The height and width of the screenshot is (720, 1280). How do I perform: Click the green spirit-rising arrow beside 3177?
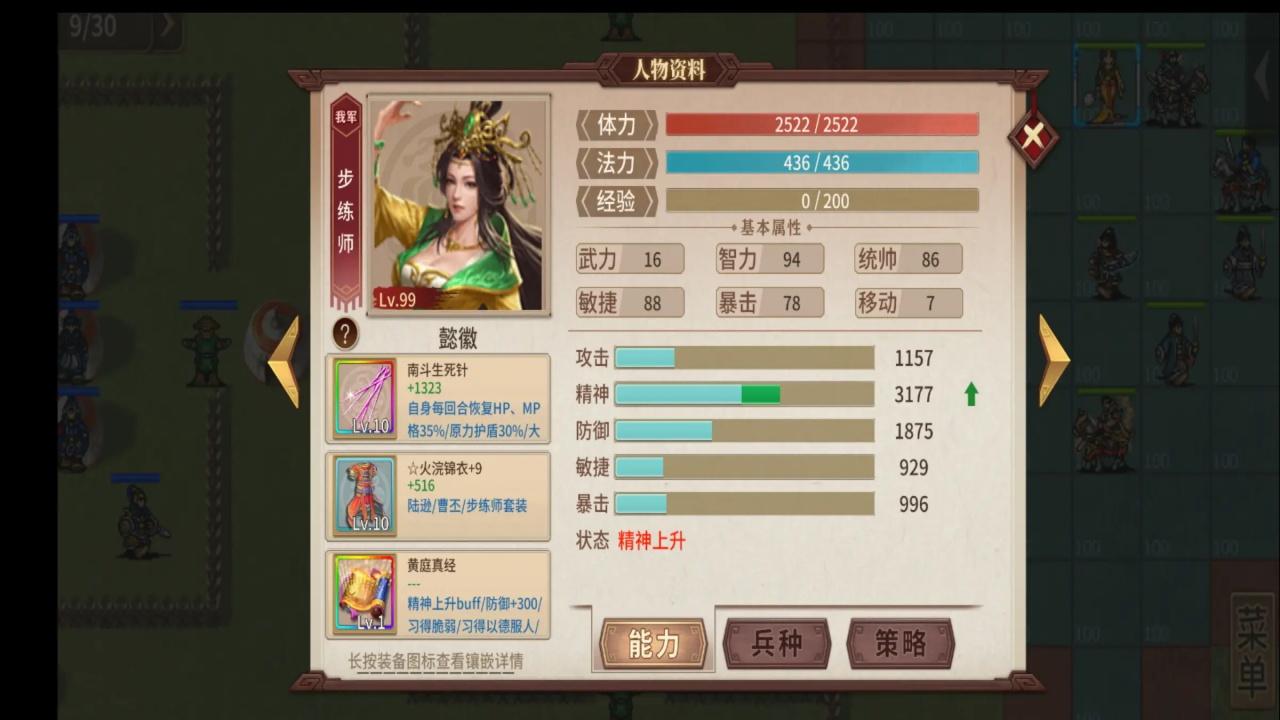[x=969, y=396]
